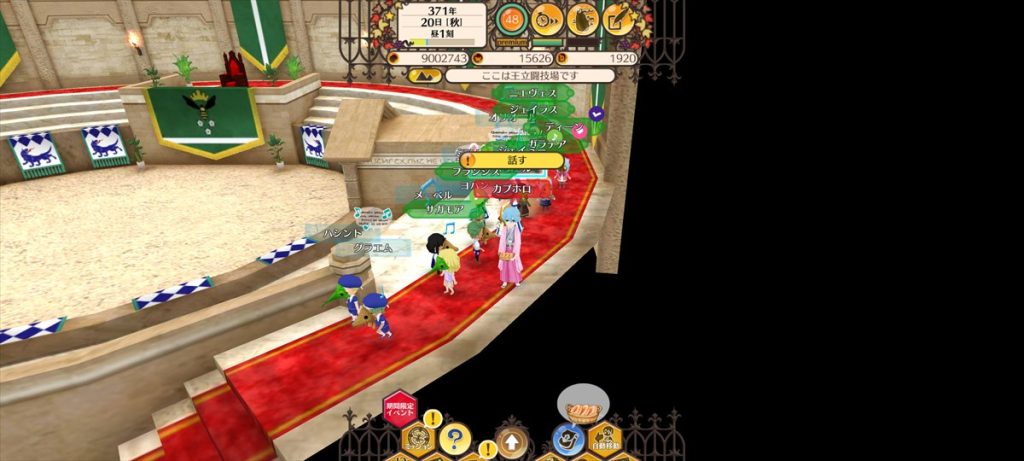Open the beetle icon at top
Viewport: 1024px width, 461px height.
point(583,18)
